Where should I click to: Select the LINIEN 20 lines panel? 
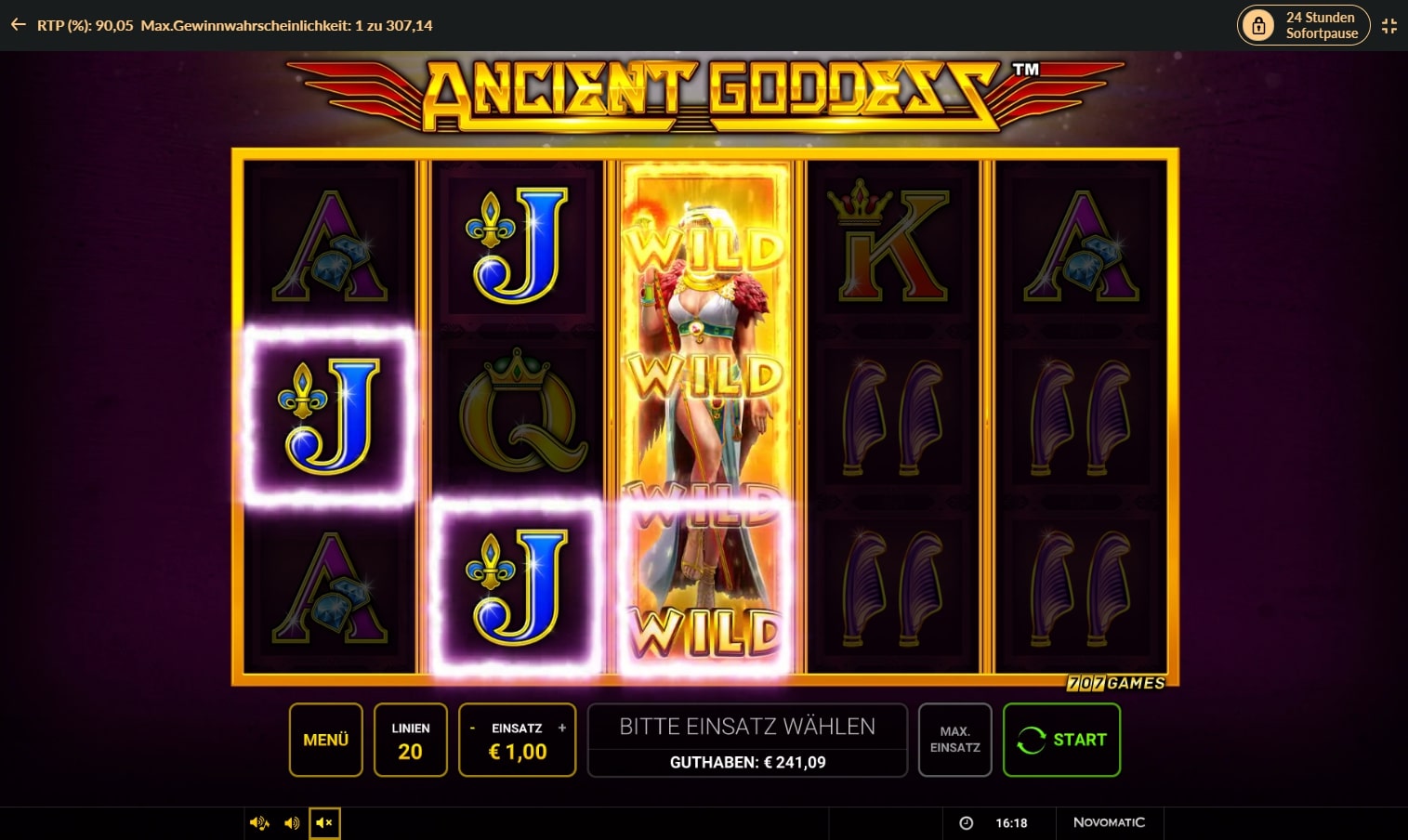410,740
